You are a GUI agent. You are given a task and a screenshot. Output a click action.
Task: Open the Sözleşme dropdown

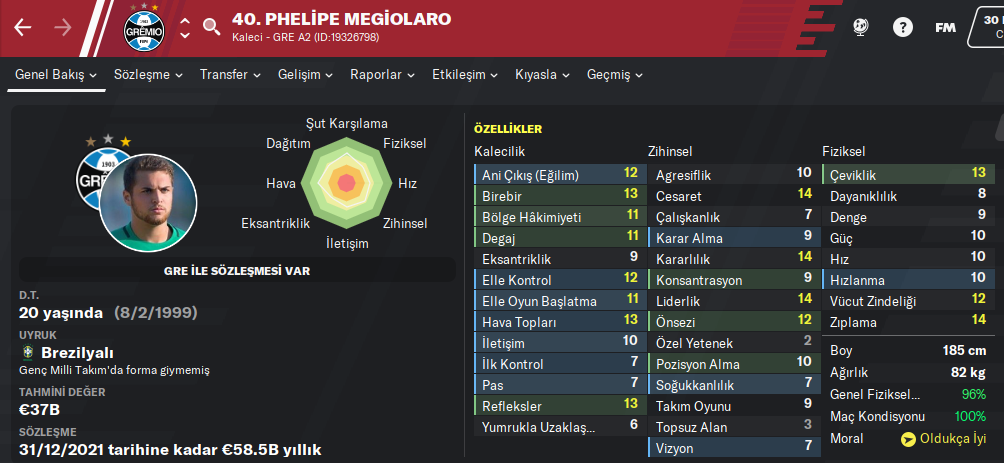[x=149, y=75]
